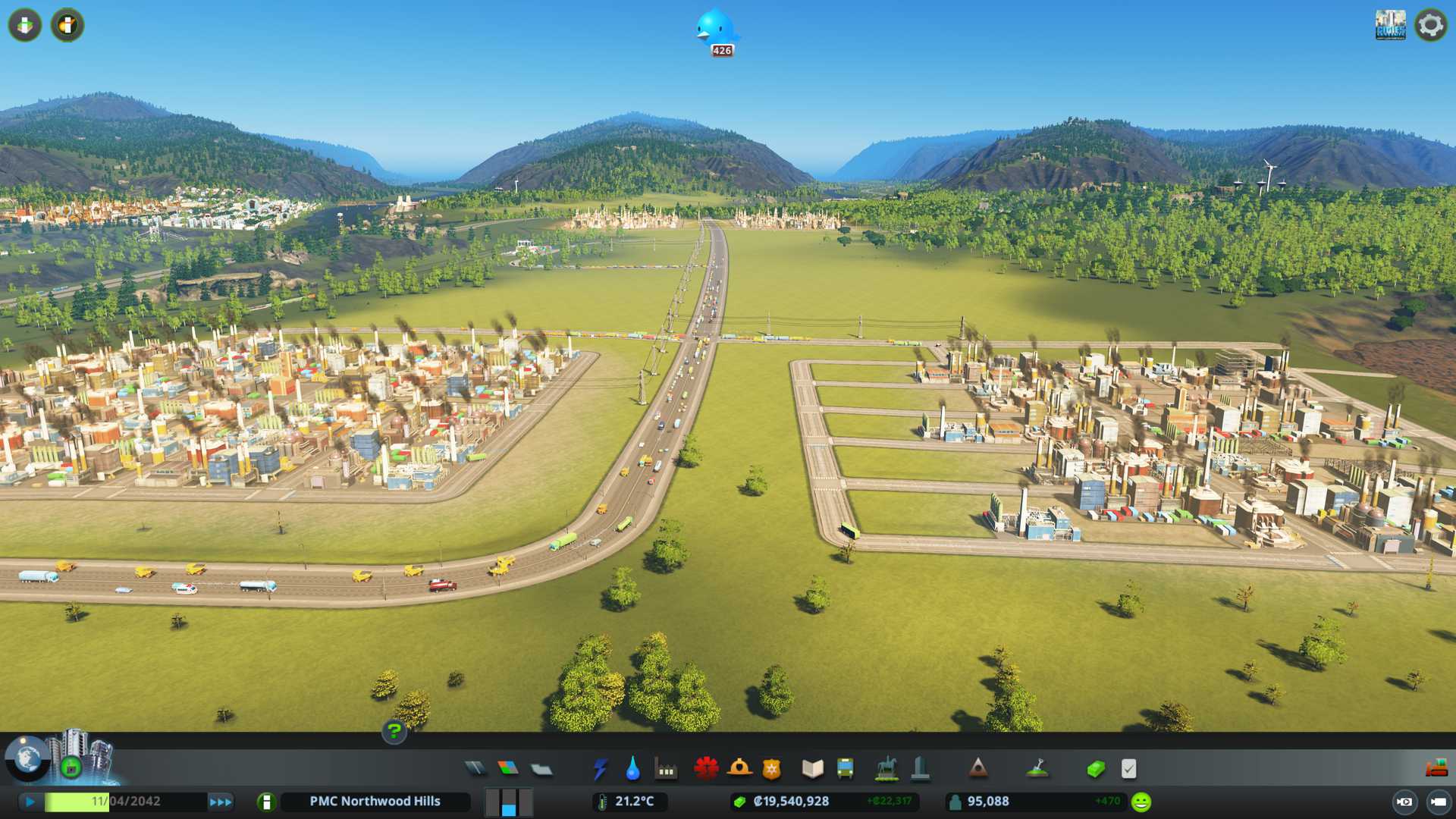Screen dimensions: 1456x819
Task: Select the Police badge menu
Action: (x=772, y=769)
